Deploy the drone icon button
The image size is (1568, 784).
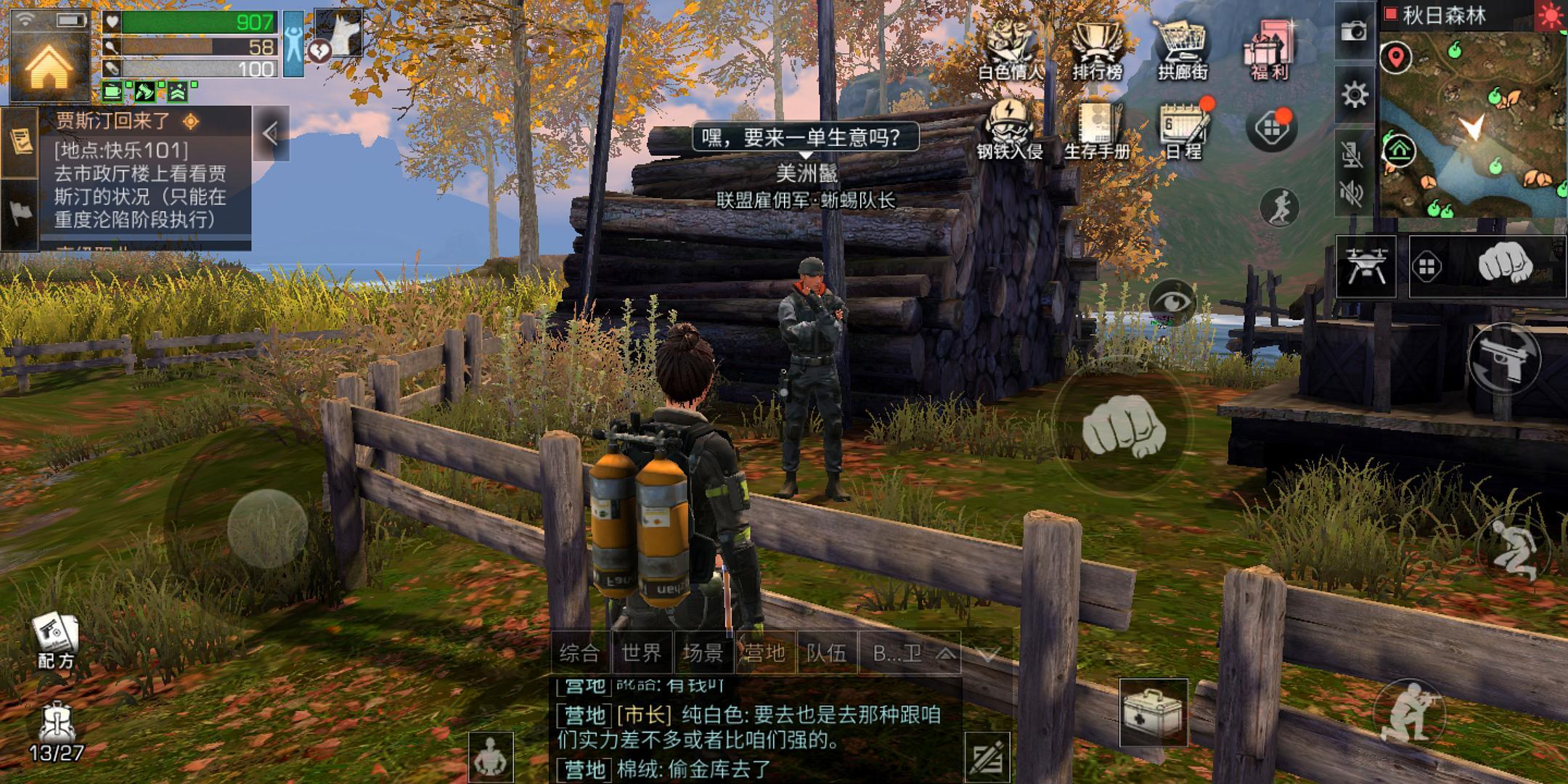pyautogui.click(x=1365, y=267)
